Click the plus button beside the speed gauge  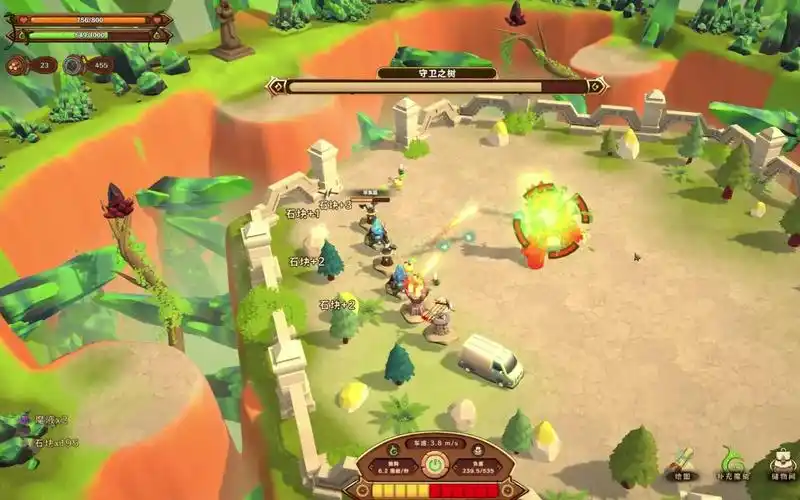click(x=506, y=492)
